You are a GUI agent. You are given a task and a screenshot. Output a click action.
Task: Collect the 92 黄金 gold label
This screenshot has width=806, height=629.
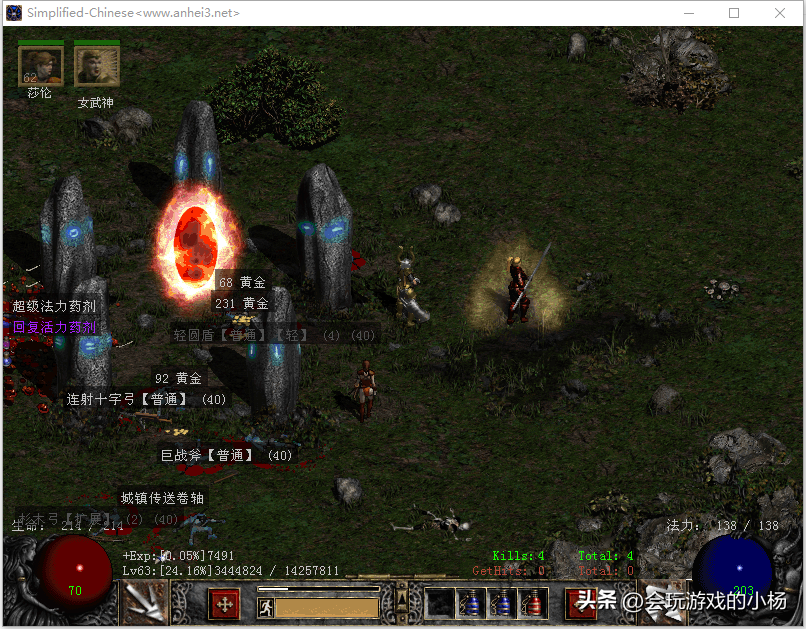point(177,378)
